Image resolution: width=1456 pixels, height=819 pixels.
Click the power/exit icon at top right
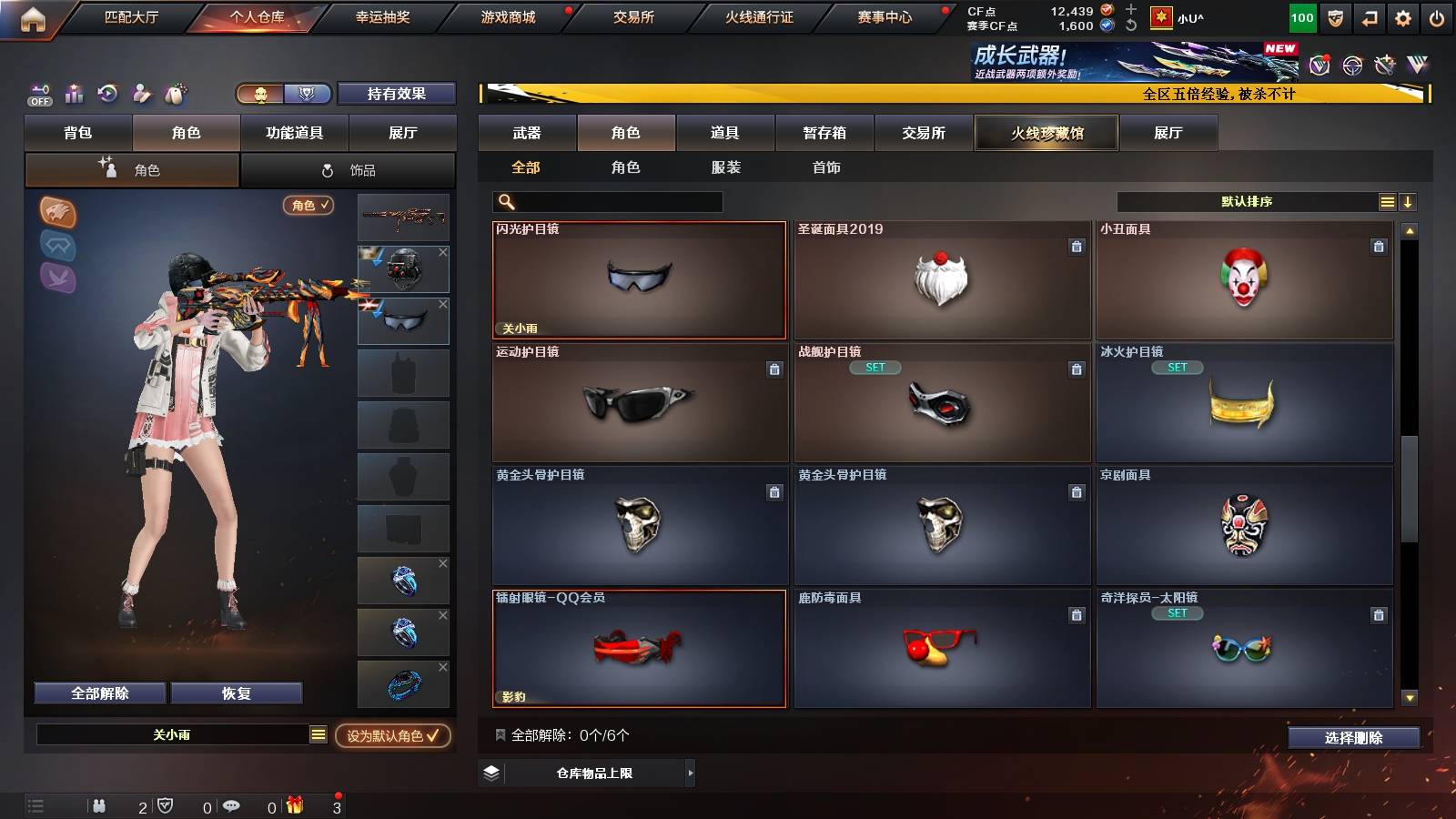(x=1438, y=15)
